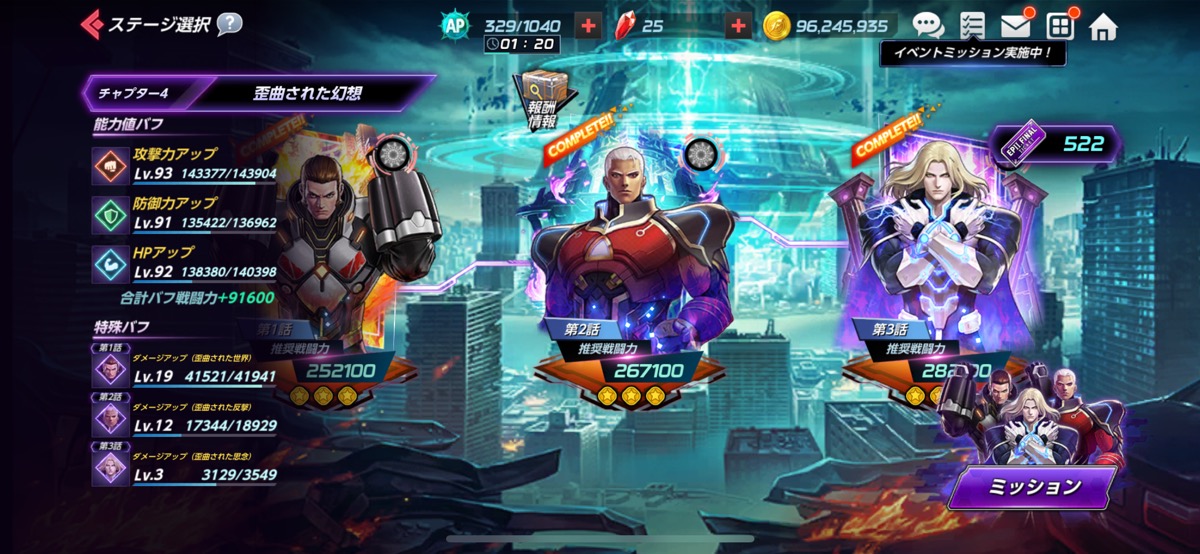
Task: Open the mail envelope inbox
Action: pos(1015,25)
